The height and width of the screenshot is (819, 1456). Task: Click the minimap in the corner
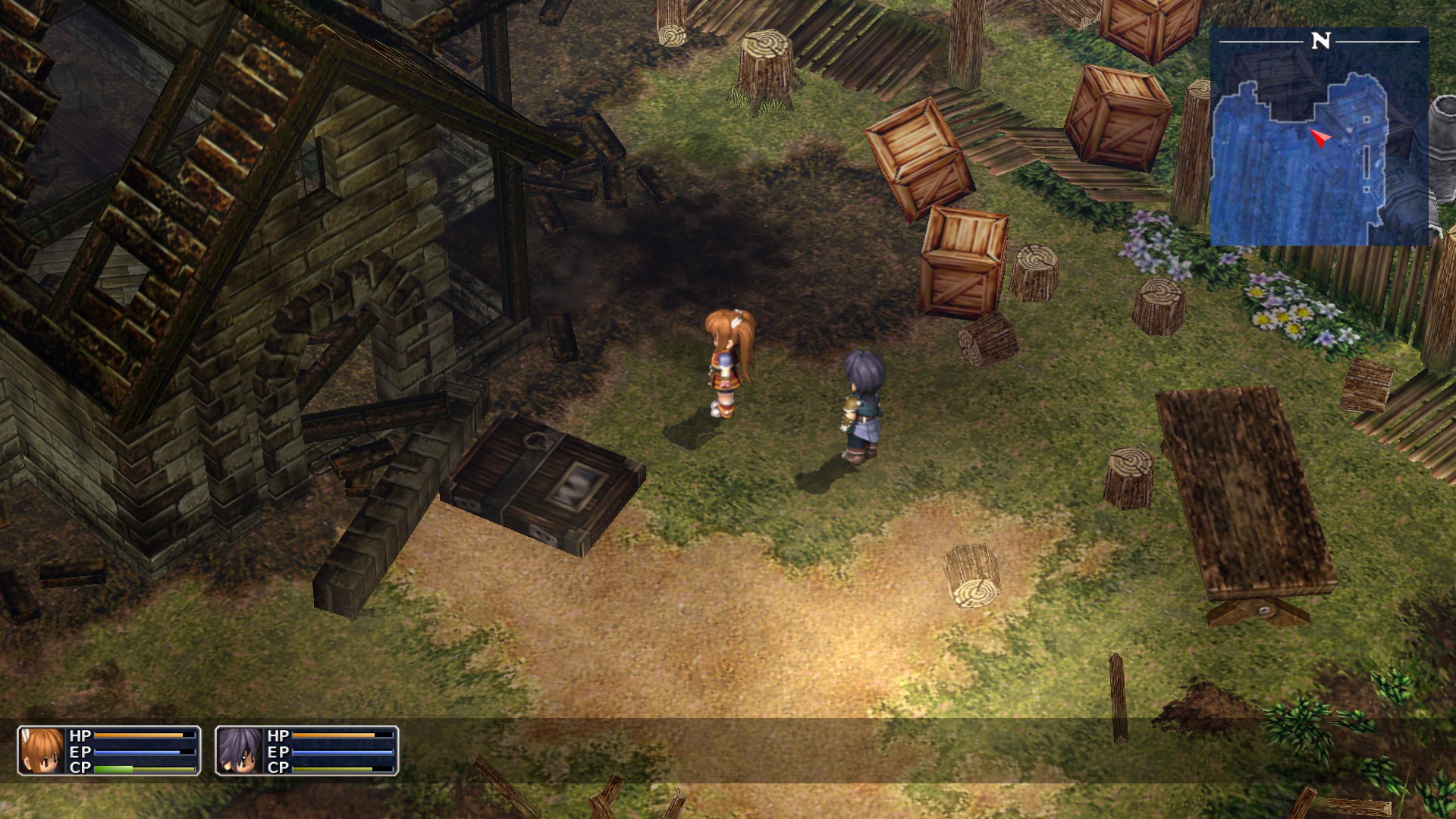tap(1319, 138)
